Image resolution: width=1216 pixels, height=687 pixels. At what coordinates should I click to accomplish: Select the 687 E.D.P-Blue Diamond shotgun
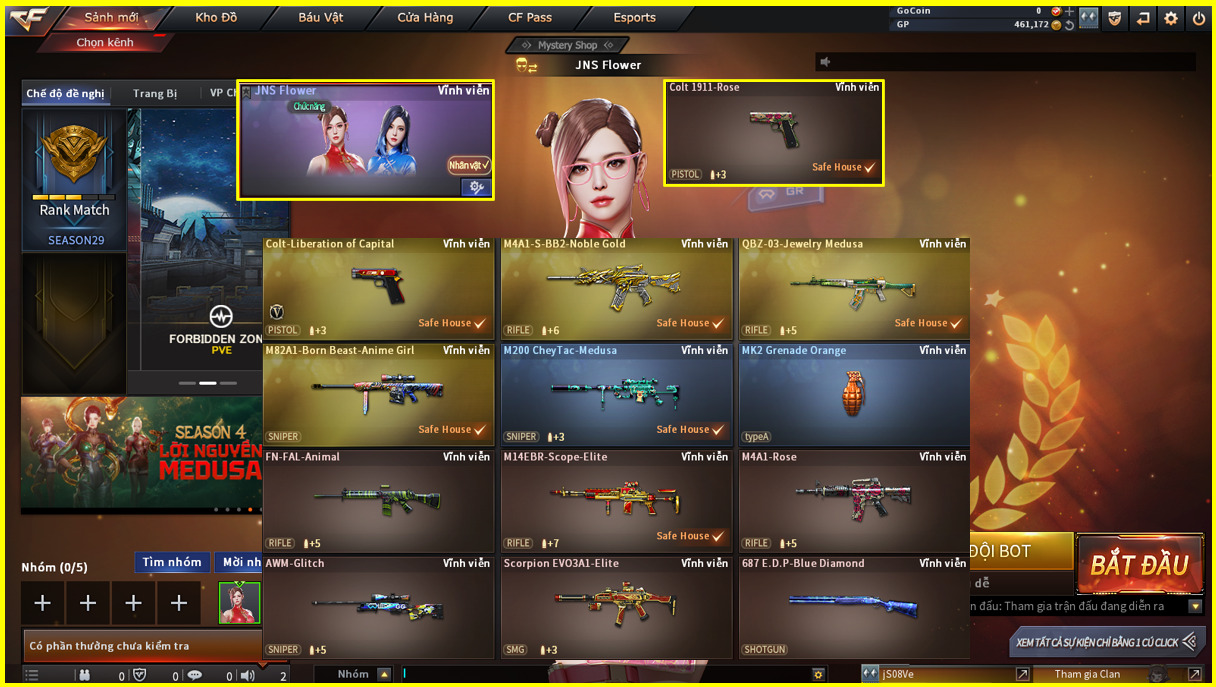coord(854,607)
